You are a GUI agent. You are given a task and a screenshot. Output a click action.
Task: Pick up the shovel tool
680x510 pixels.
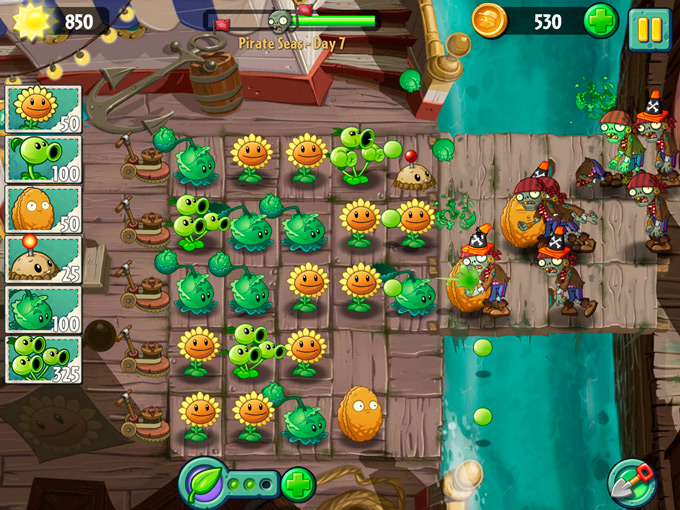631,482
